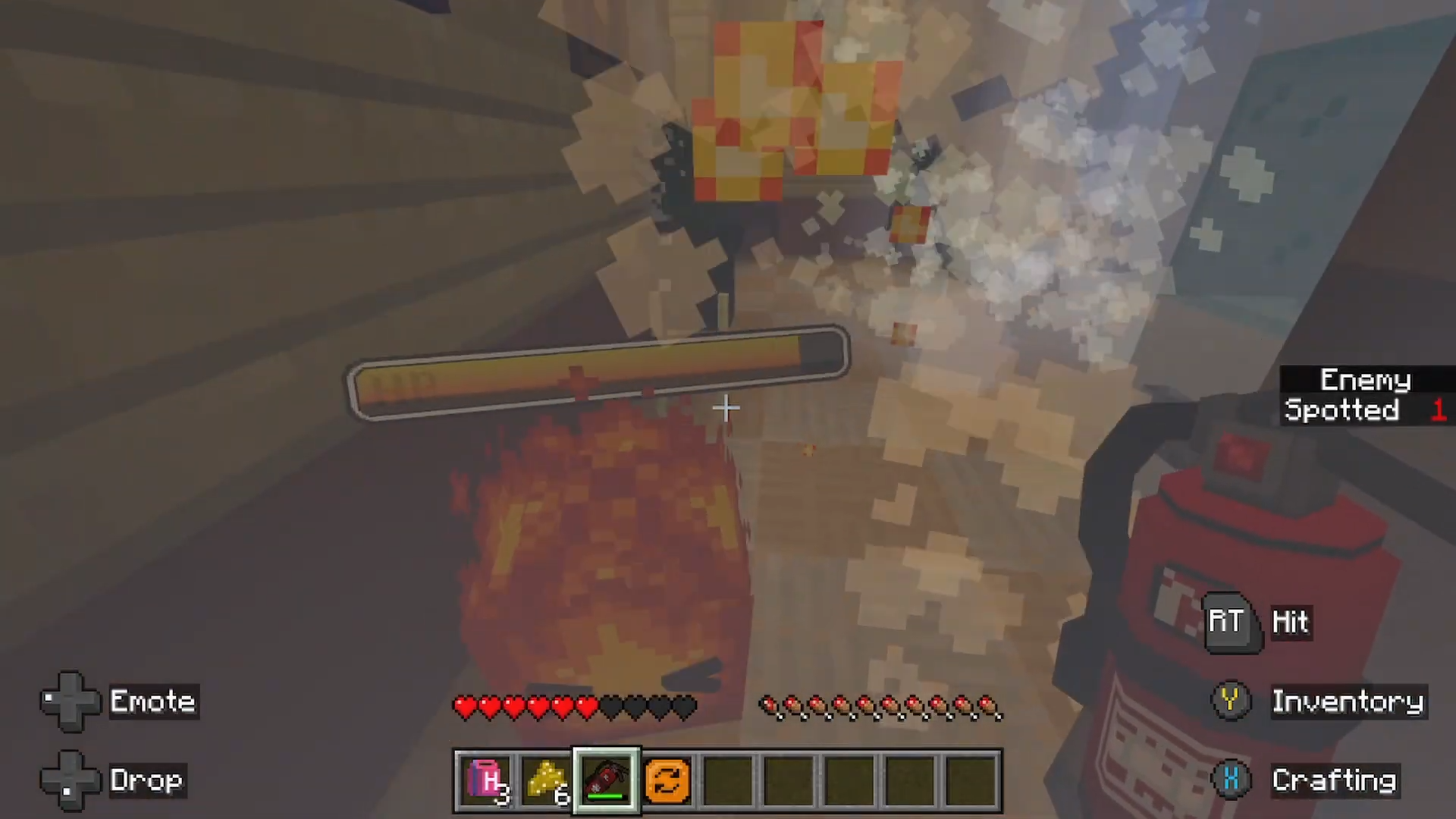The height and width of the screenshot is (819, 1456).
Task: Toggle the Emote d-pad control
Action: pyautogui.click(x=70, y=701)
